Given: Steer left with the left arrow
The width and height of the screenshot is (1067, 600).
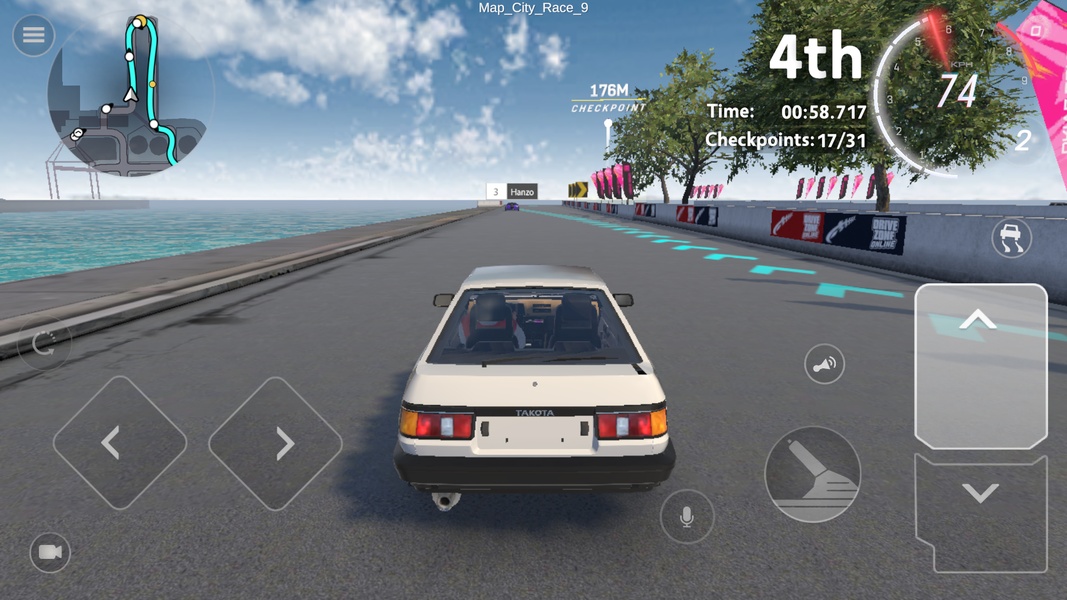Looking at the screenshot, I should pyautogui.click(x=119, y=442).
